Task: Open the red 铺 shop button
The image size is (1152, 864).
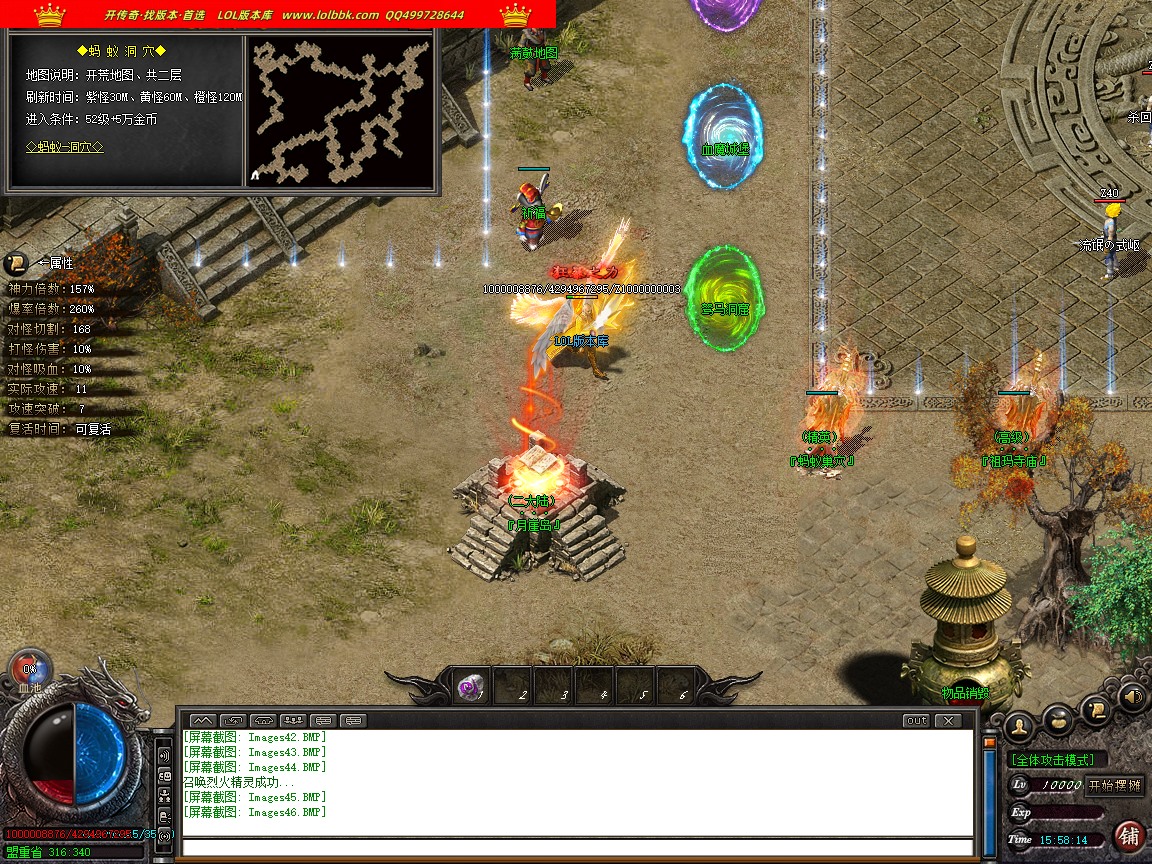Action: 1130,836
